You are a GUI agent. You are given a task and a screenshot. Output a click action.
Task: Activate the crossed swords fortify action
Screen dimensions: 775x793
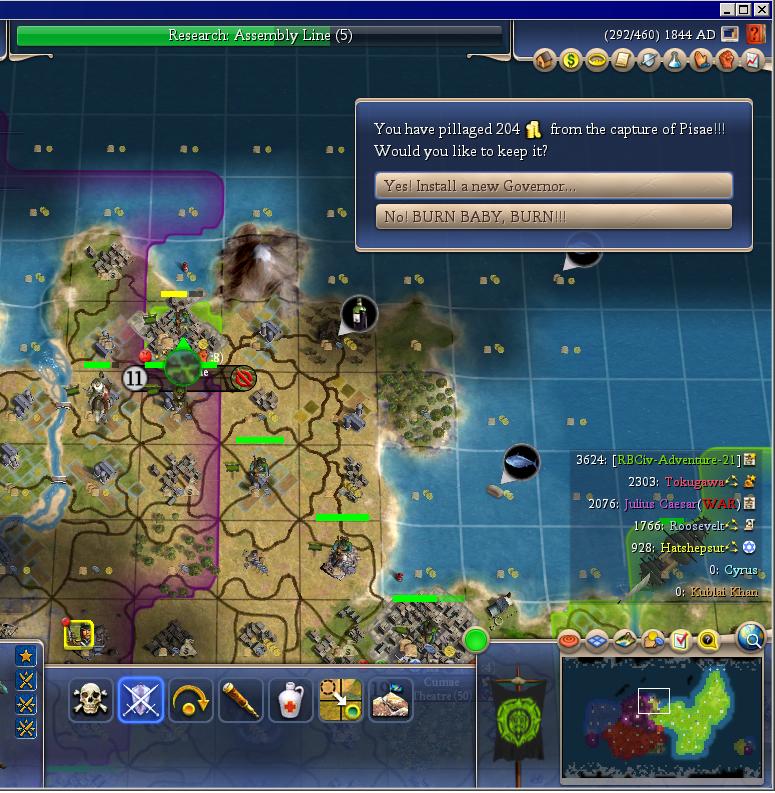[x=140, y=700]
